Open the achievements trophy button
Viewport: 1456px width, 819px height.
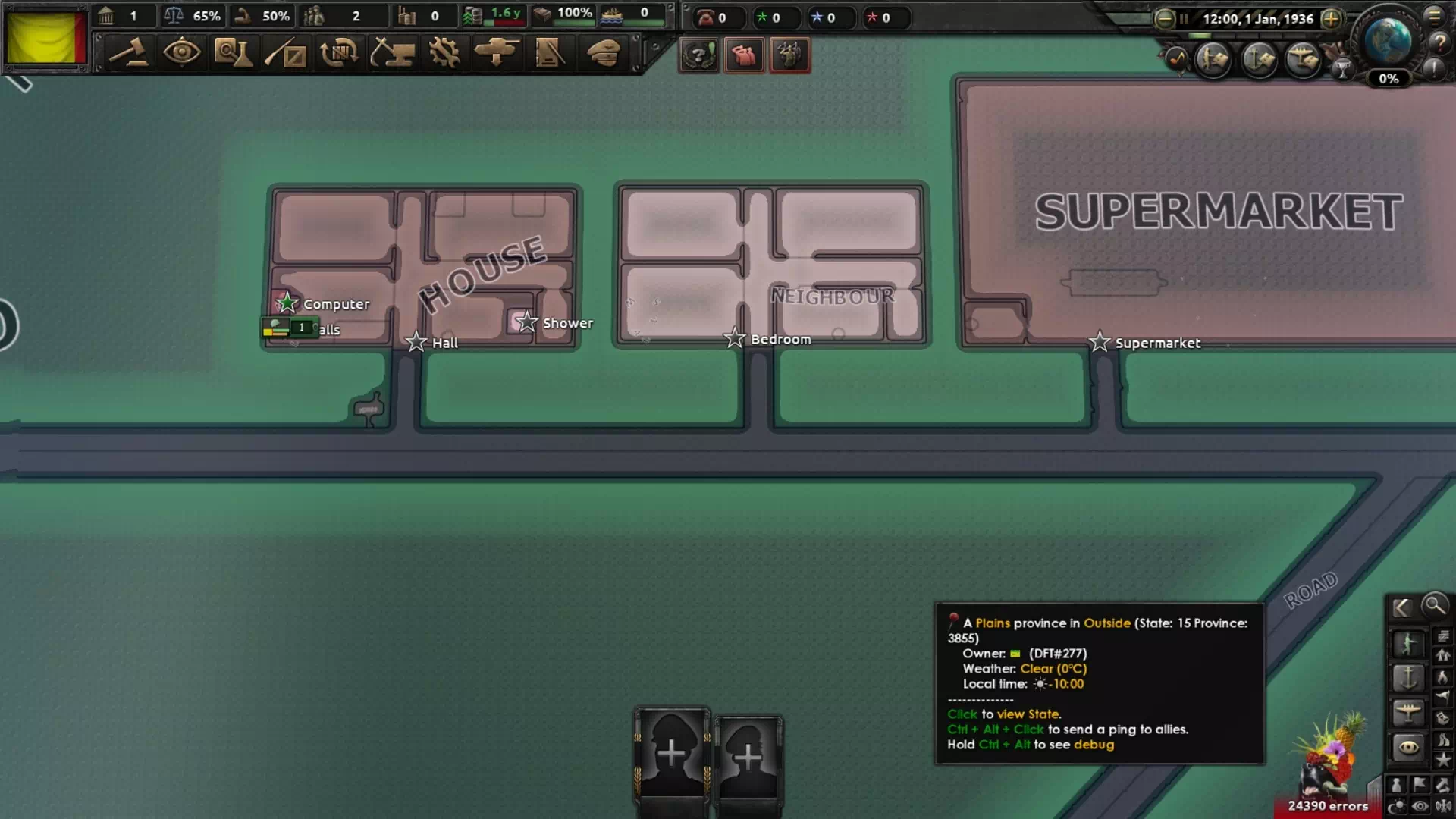tap(1342, 71)
